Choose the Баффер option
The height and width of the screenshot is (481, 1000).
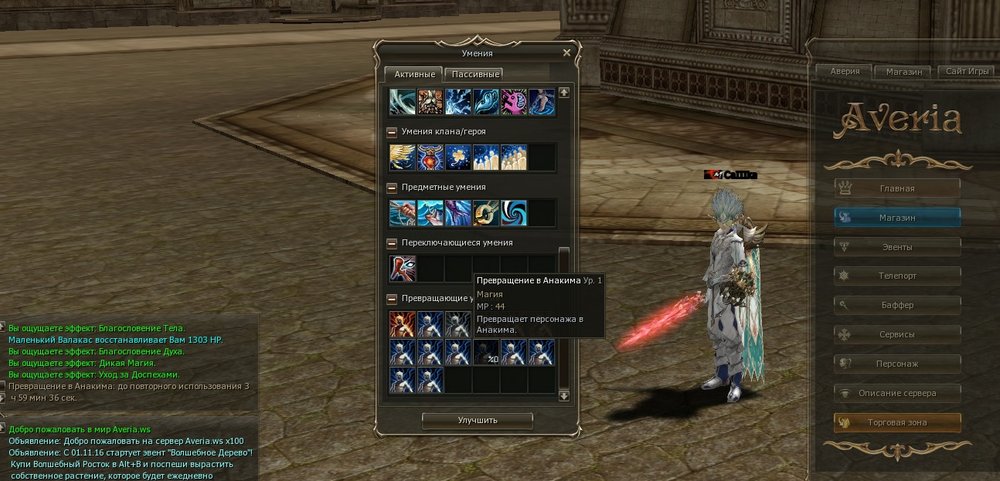897,304
